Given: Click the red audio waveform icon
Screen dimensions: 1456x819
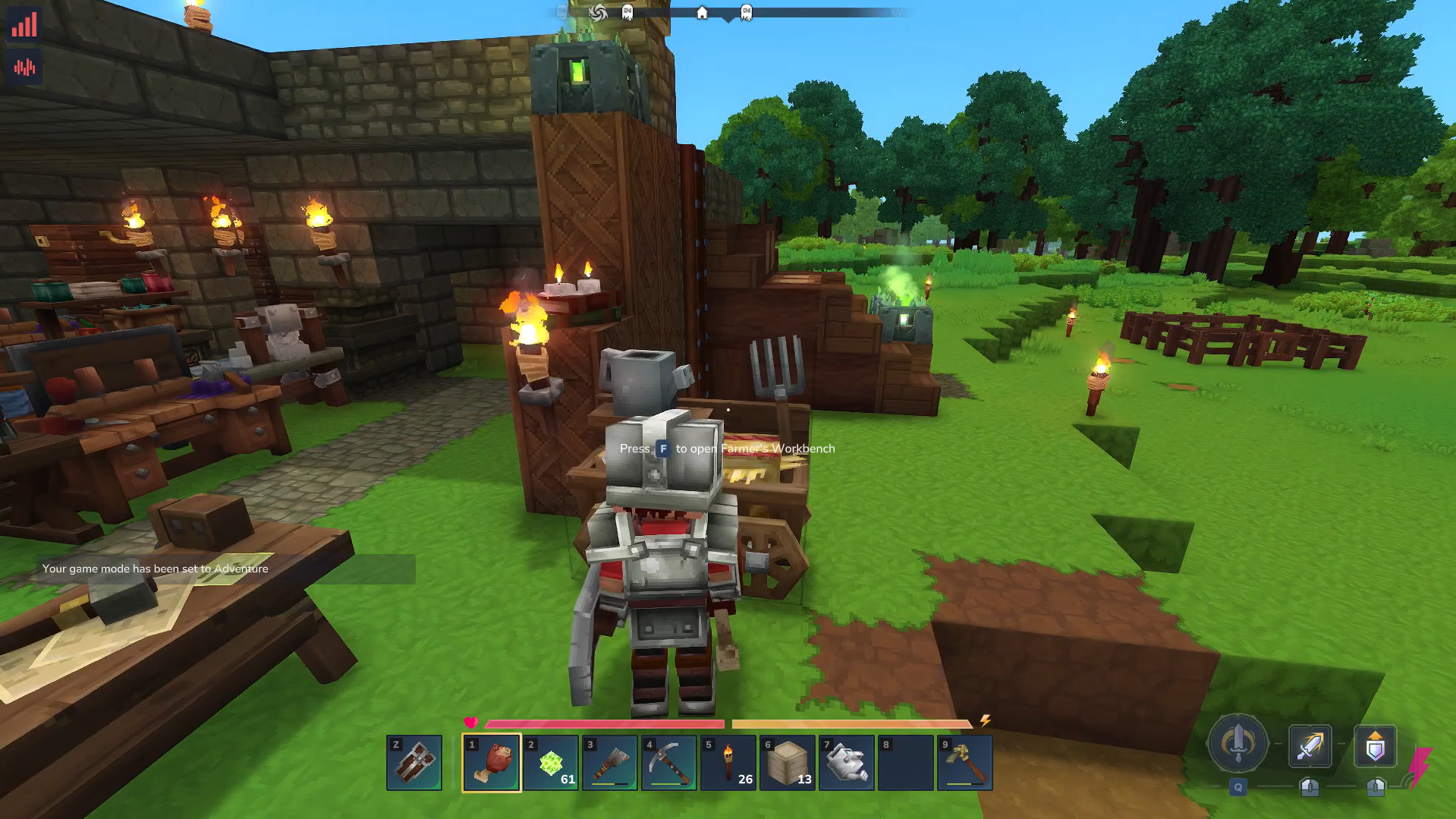Looking at the screenshot, I should pos(24,68).
